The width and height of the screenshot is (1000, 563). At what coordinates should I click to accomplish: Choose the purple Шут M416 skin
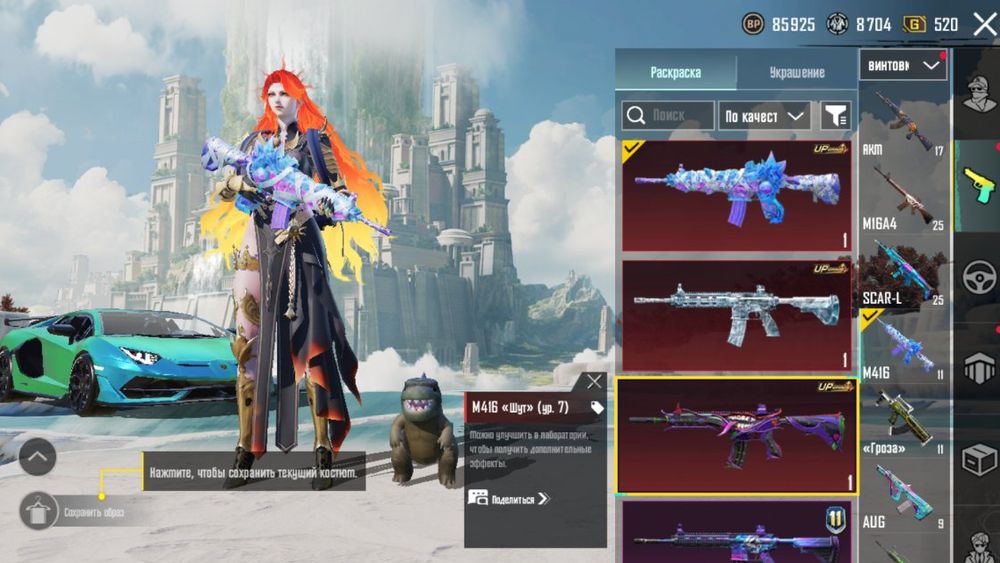click(736, 435)
